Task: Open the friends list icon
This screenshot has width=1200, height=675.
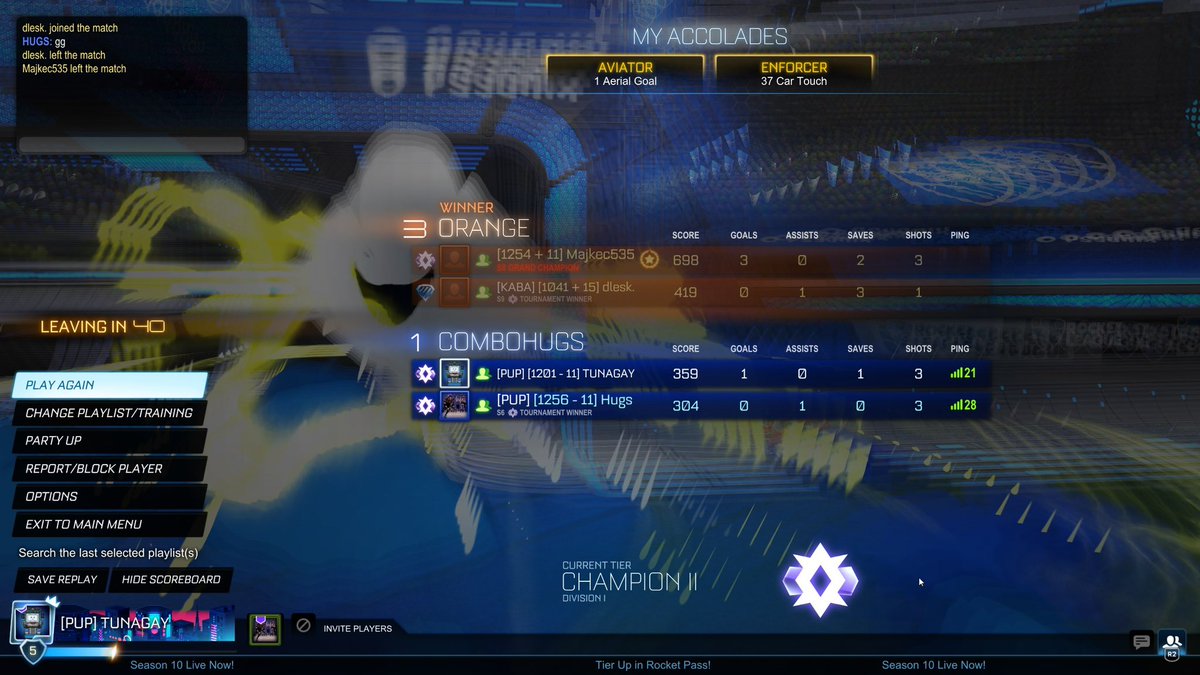Action: [1171, 642]
